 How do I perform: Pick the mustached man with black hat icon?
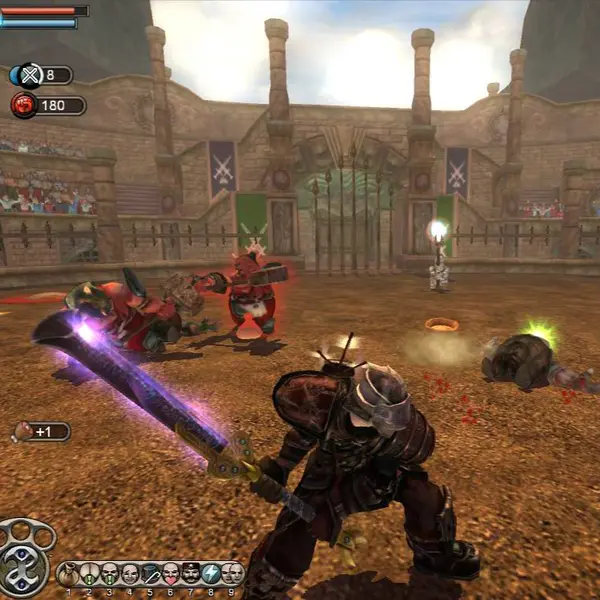[191, 573]
